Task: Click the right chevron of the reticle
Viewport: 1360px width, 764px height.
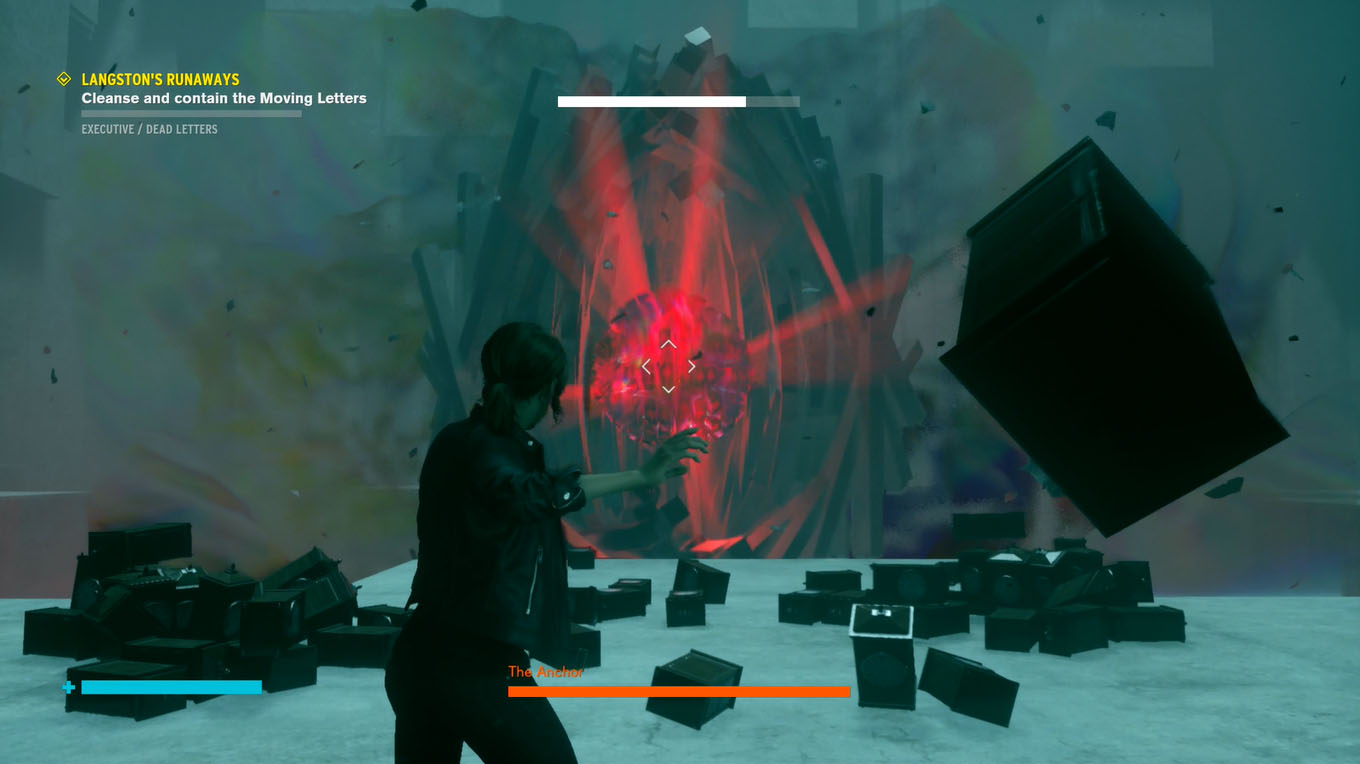Action: coord(690,366)
